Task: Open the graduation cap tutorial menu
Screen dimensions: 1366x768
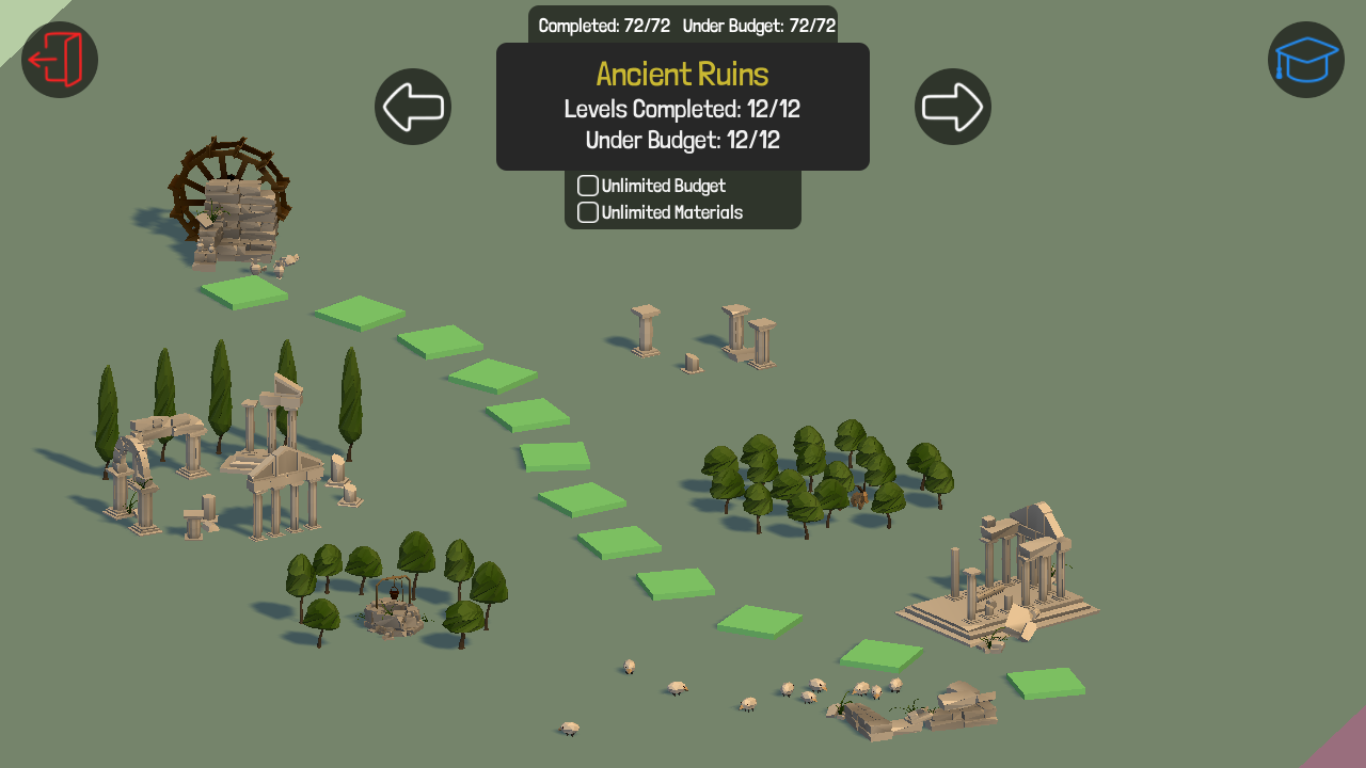Action: [1306, 59]
